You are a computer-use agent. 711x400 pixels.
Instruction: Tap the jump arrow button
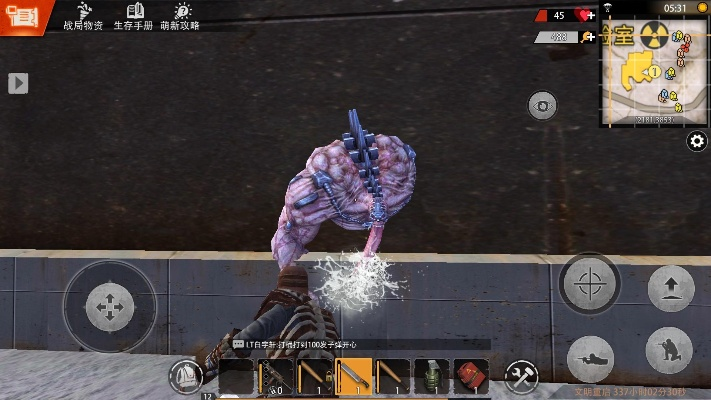(x=671, y=289)
